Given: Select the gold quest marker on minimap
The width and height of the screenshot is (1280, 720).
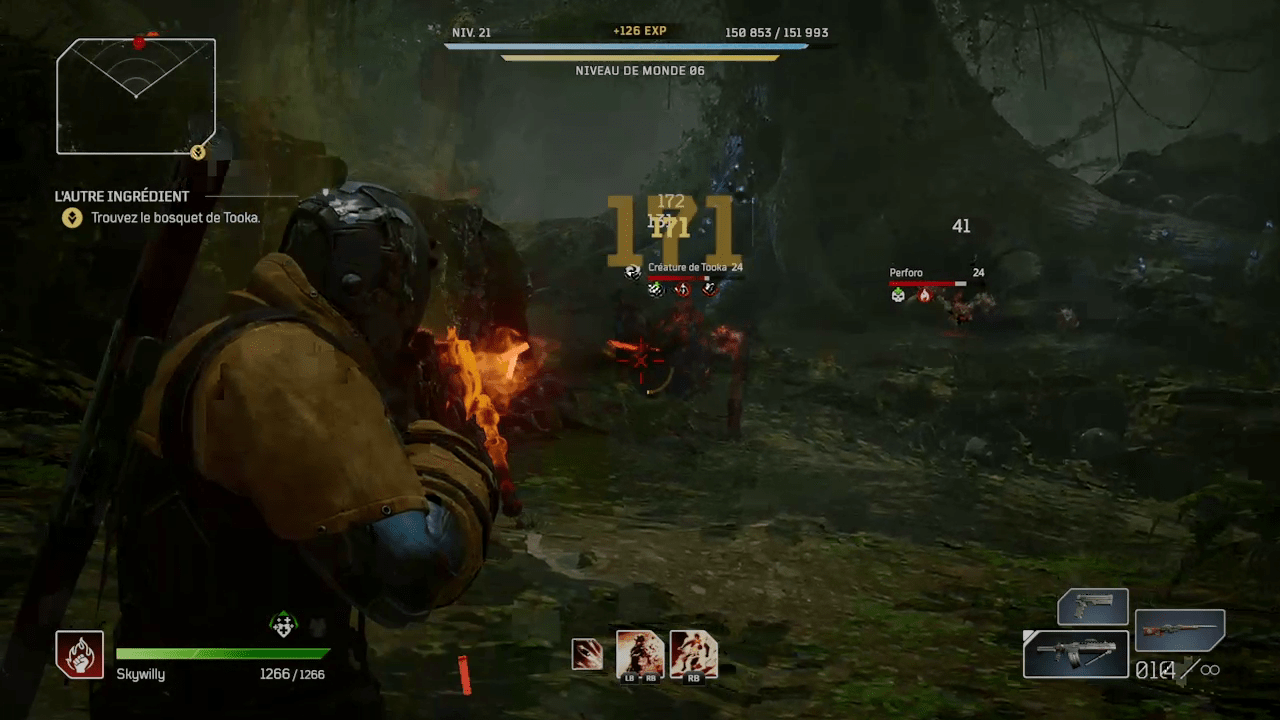Looking at the screenshot, I should (x=198, y=152).
